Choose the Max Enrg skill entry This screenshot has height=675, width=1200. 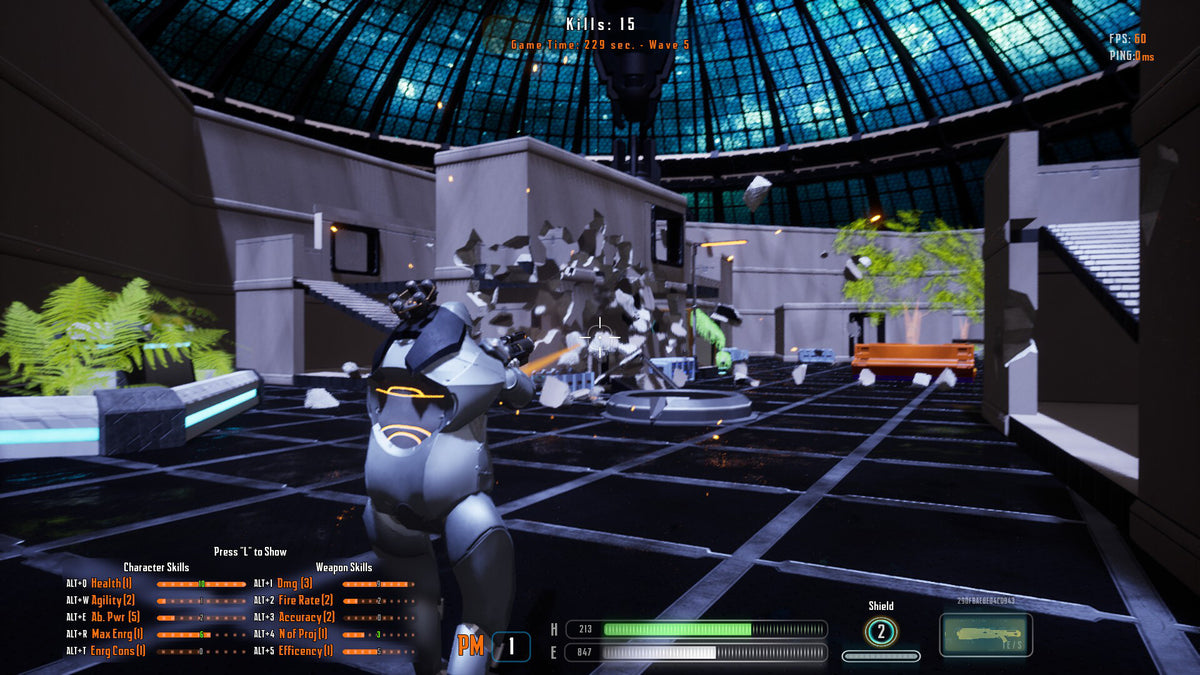118,634
